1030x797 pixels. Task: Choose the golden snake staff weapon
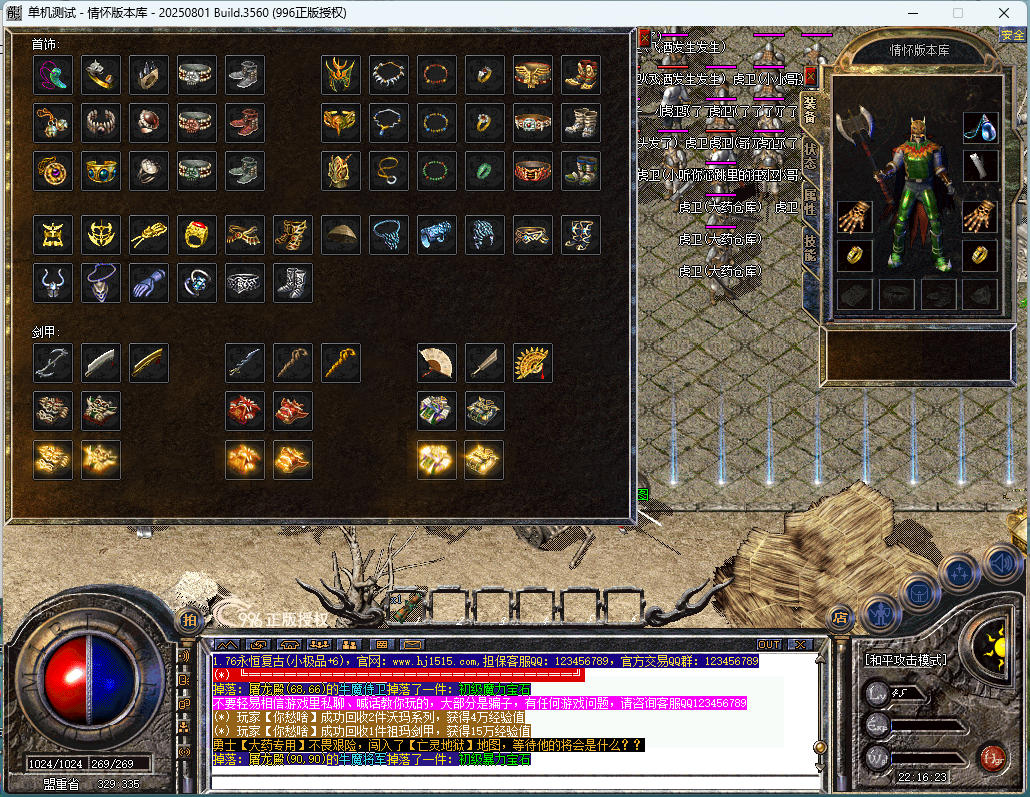341,363
